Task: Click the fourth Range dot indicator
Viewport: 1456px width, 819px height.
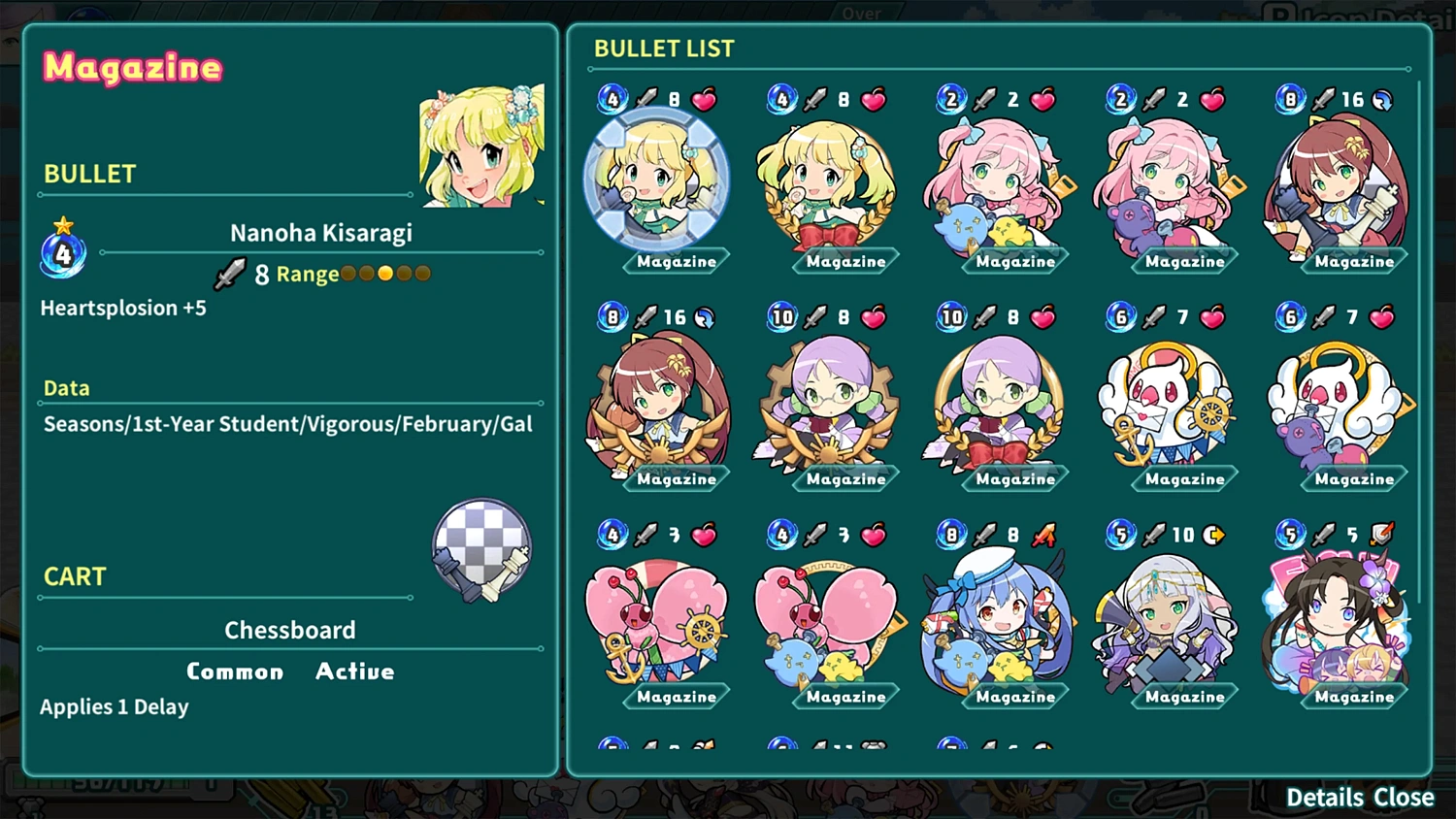Action: click(x=404, y=273)
